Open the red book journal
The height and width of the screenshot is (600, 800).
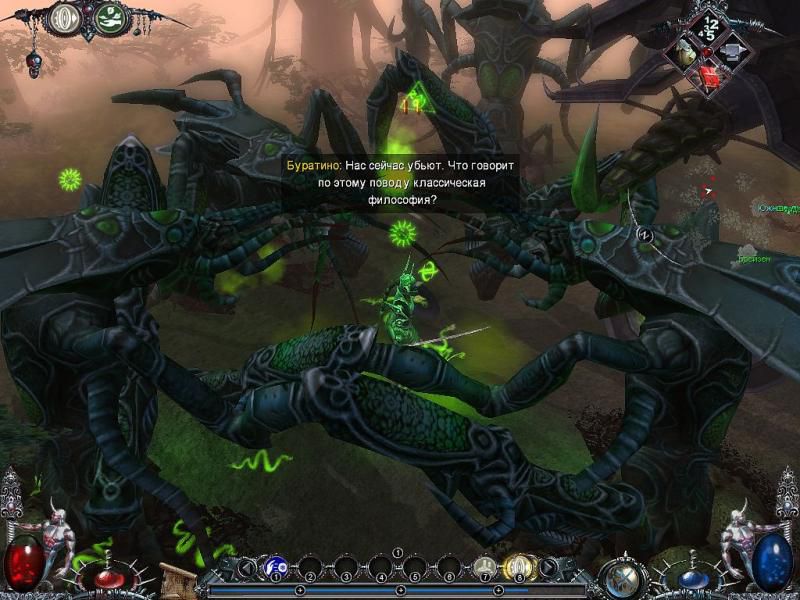point(710,77)
